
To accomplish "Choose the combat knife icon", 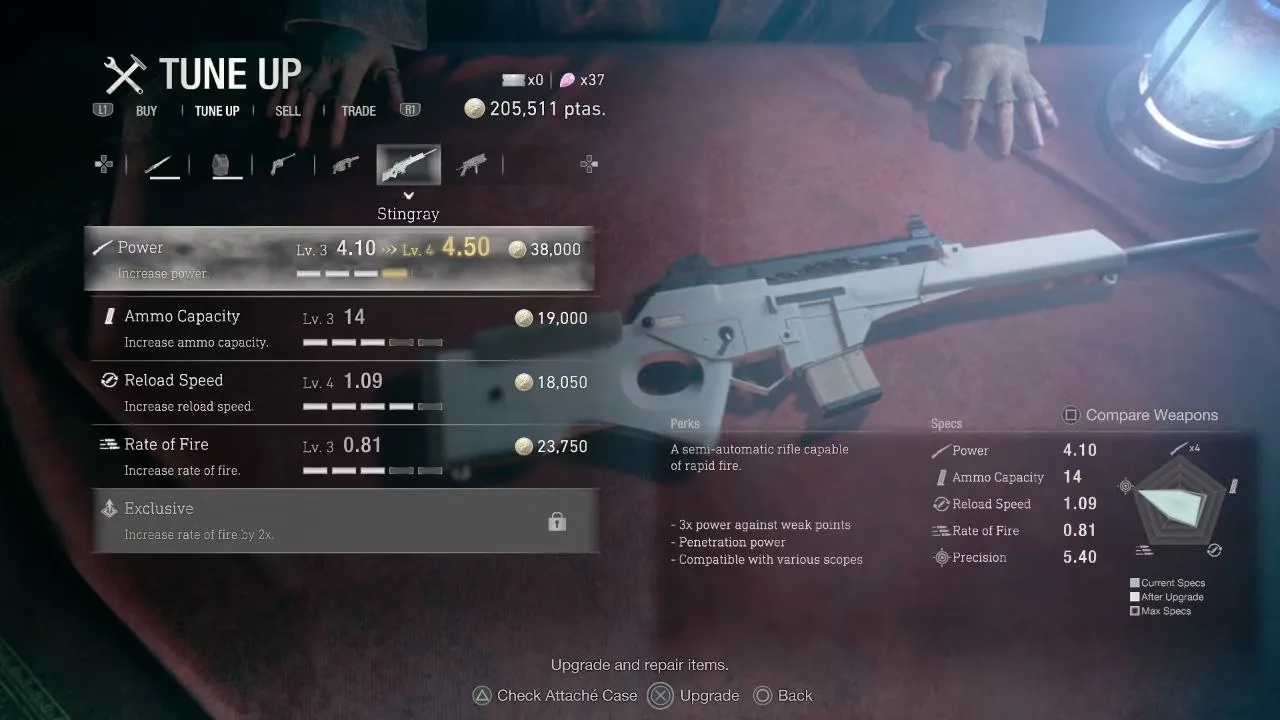I will pyautogui.click(x=162, y=165).
